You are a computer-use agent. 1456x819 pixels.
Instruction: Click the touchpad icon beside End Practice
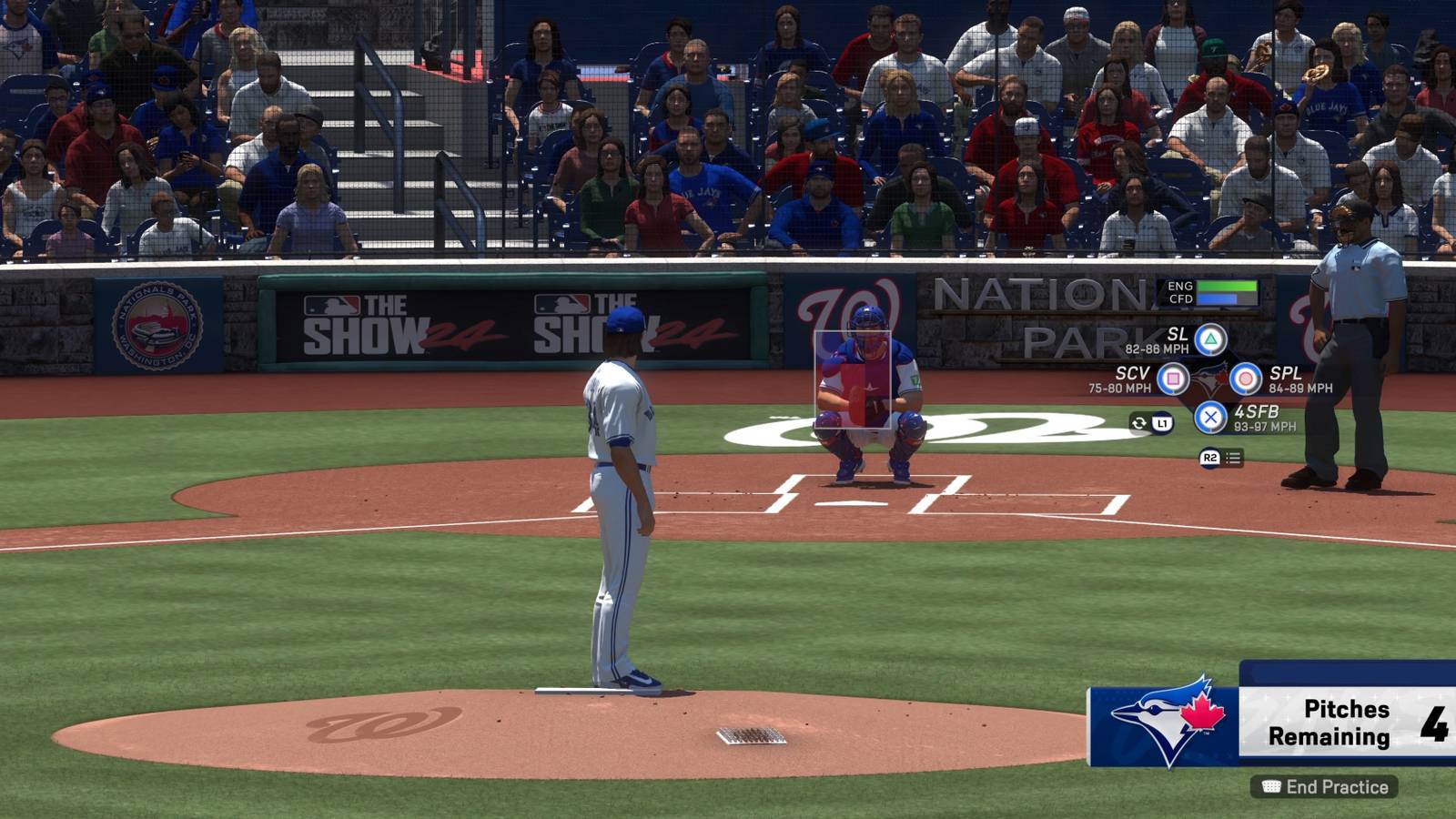click(1271, 784)
